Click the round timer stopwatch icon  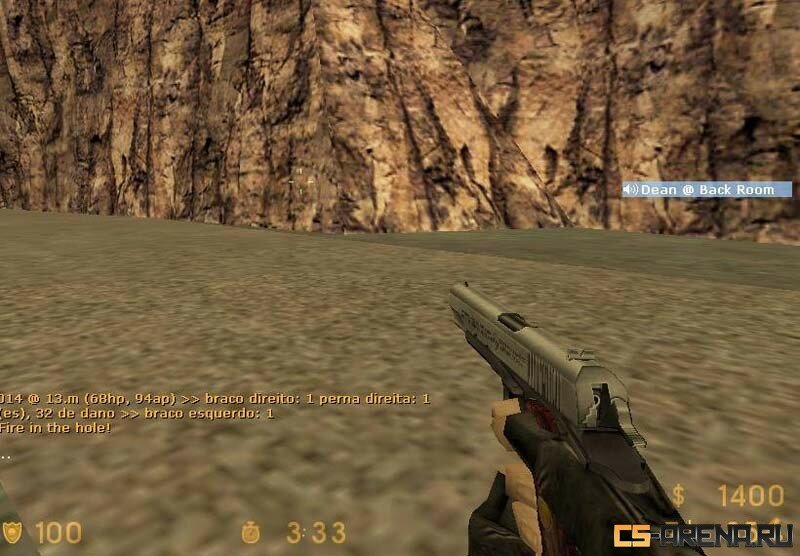(251, 532)
